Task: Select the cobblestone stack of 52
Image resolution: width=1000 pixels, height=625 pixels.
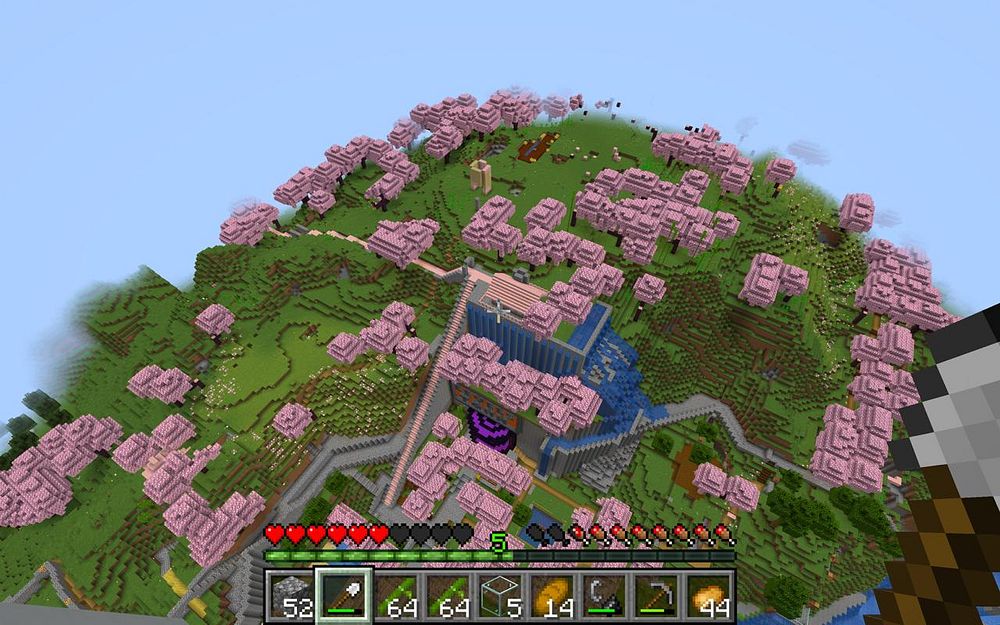Action: pyautogui.click(x=292, y=596)
